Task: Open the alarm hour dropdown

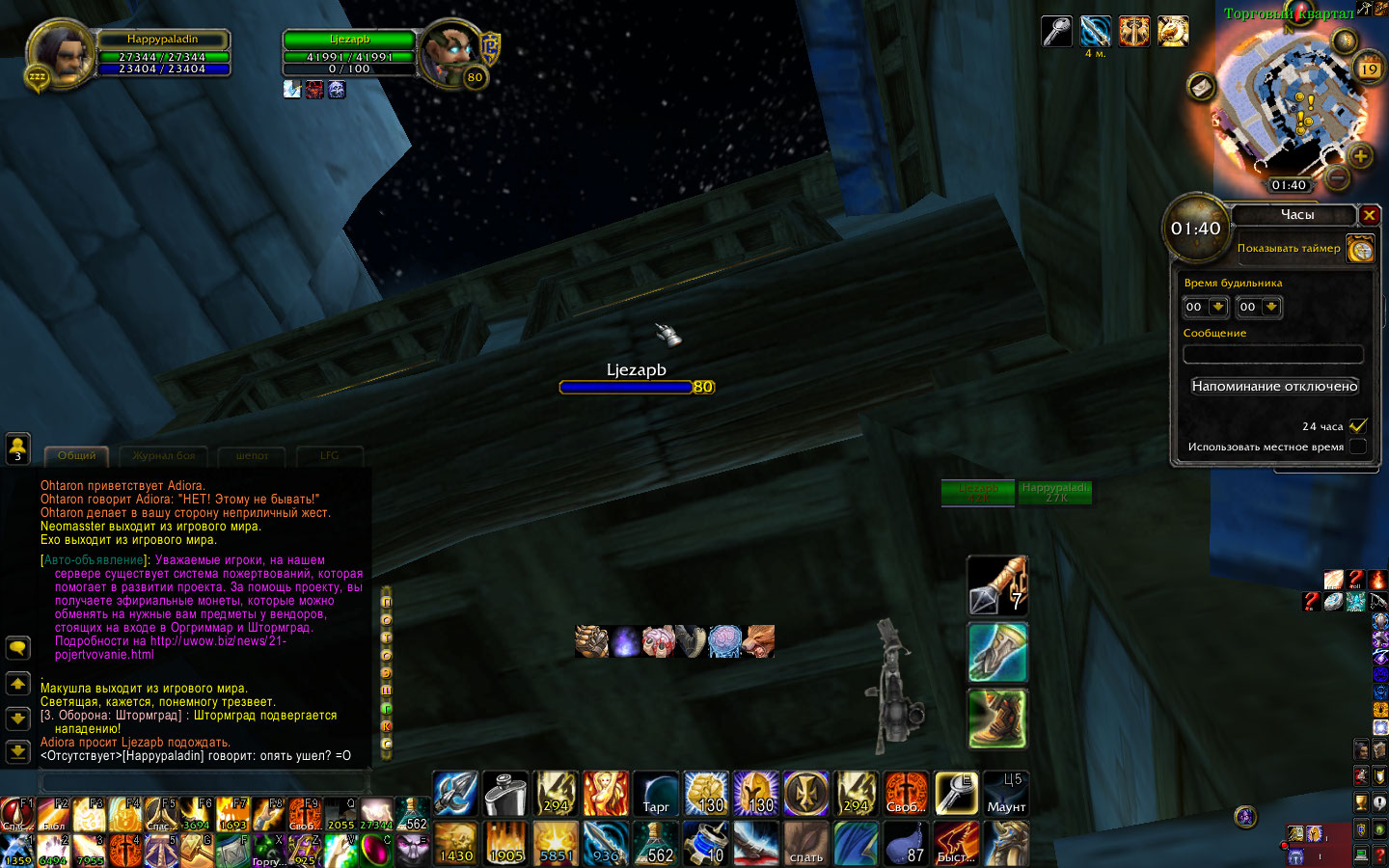Action: (x=1218, y=307)
